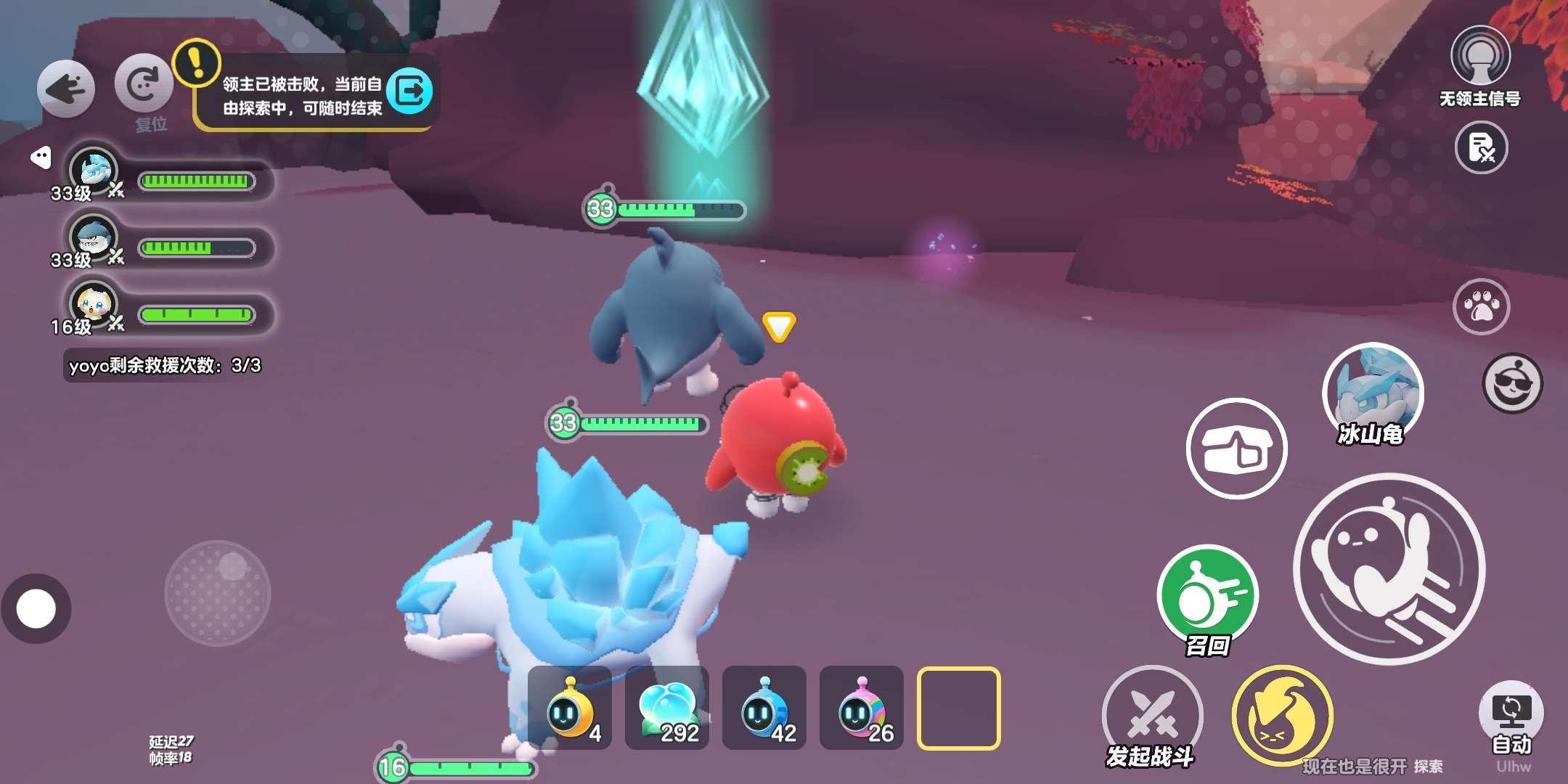This screenshot has width=1568, height=784.
Task: Select the first level 33 party member
Action: [x=94, y=172]
